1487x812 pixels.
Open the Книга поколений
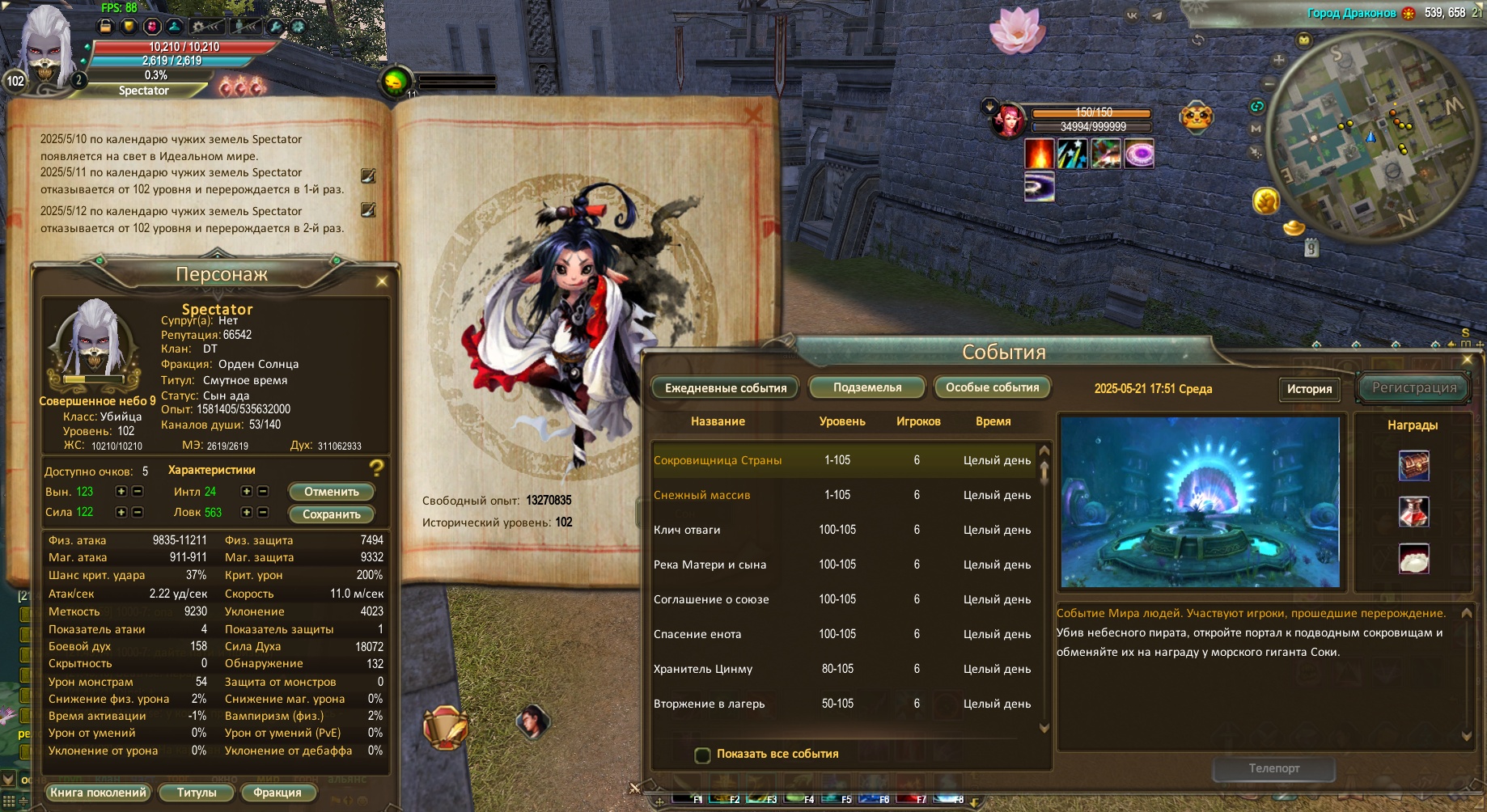pyautogui.click(x=98, y=793)
